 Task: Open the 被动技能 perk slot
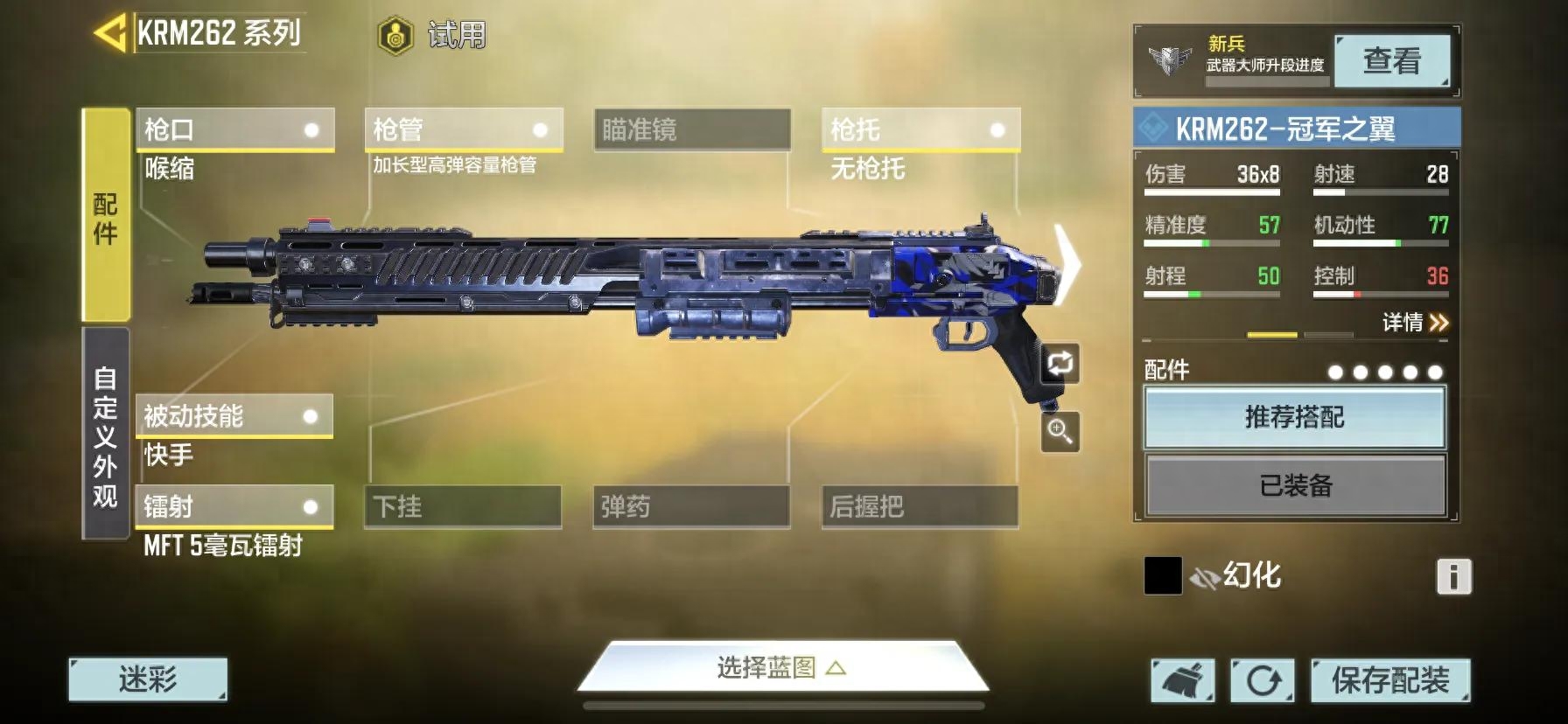234,416
